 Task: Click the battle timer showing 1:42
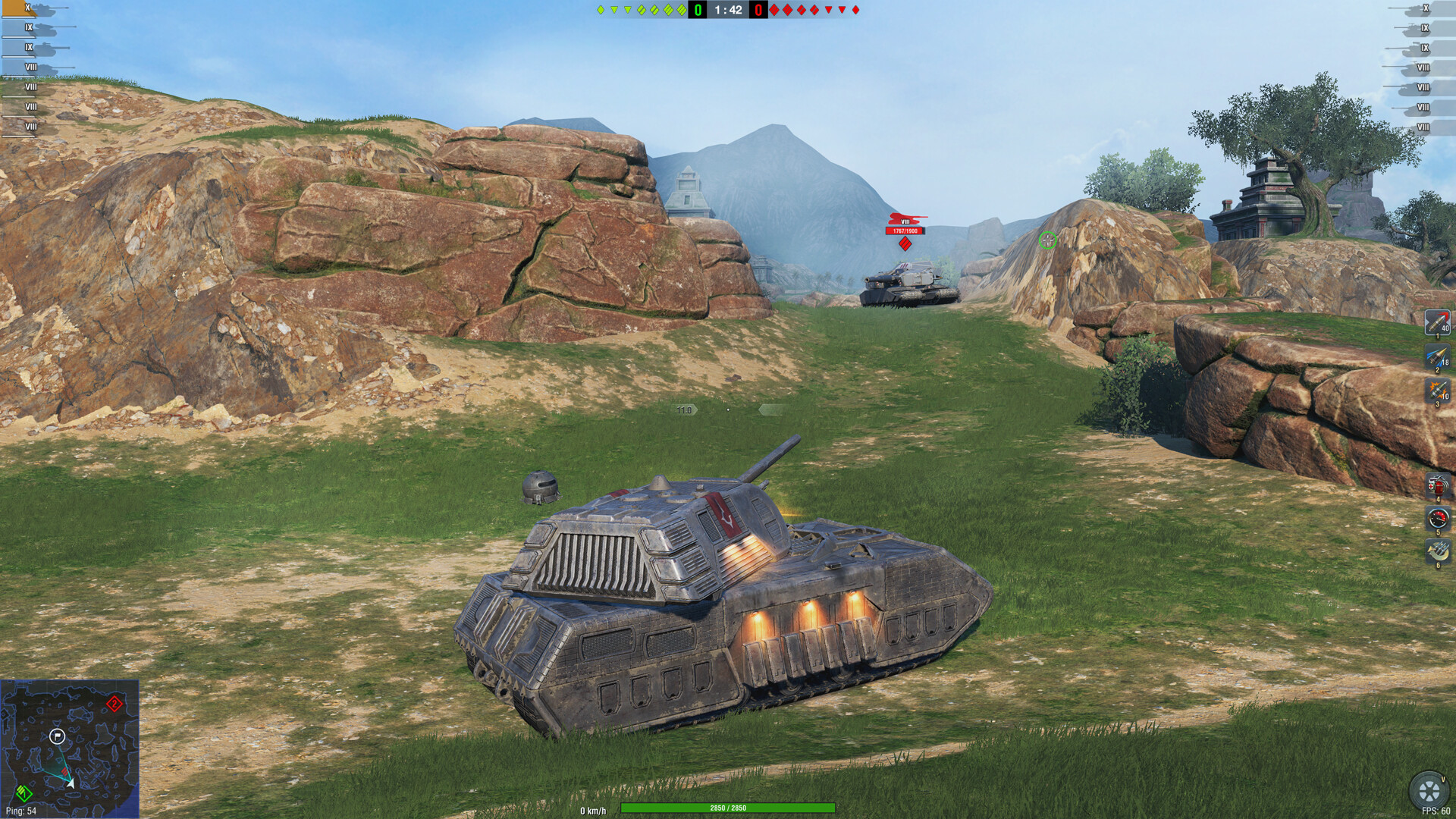(x=726, y=11)
